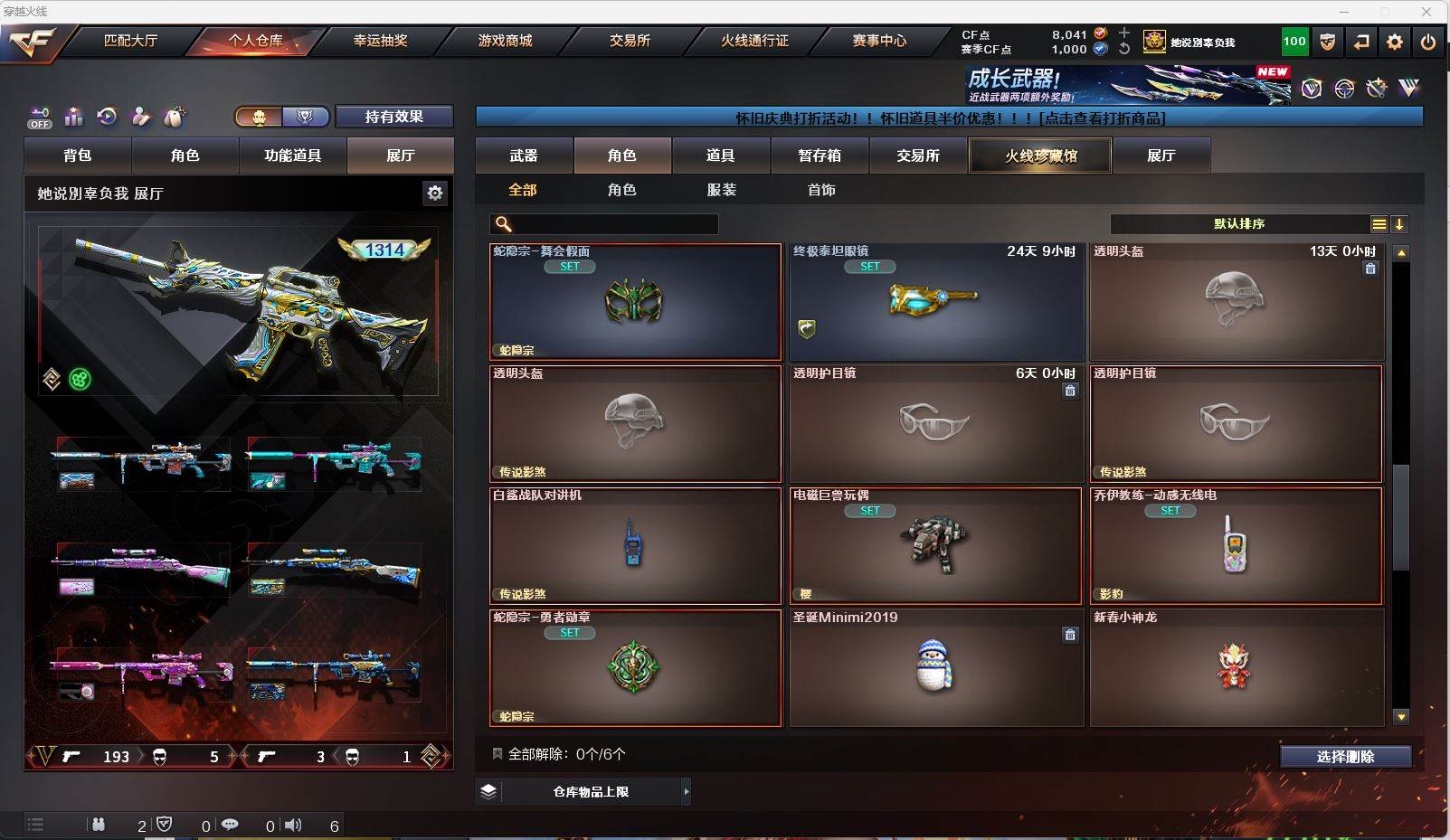Image resolution: width=1450 pixels, height=840 pixels.
Task: Filter items by 服装 clothing
Action: pyautogui.click(x=722, y=190)
